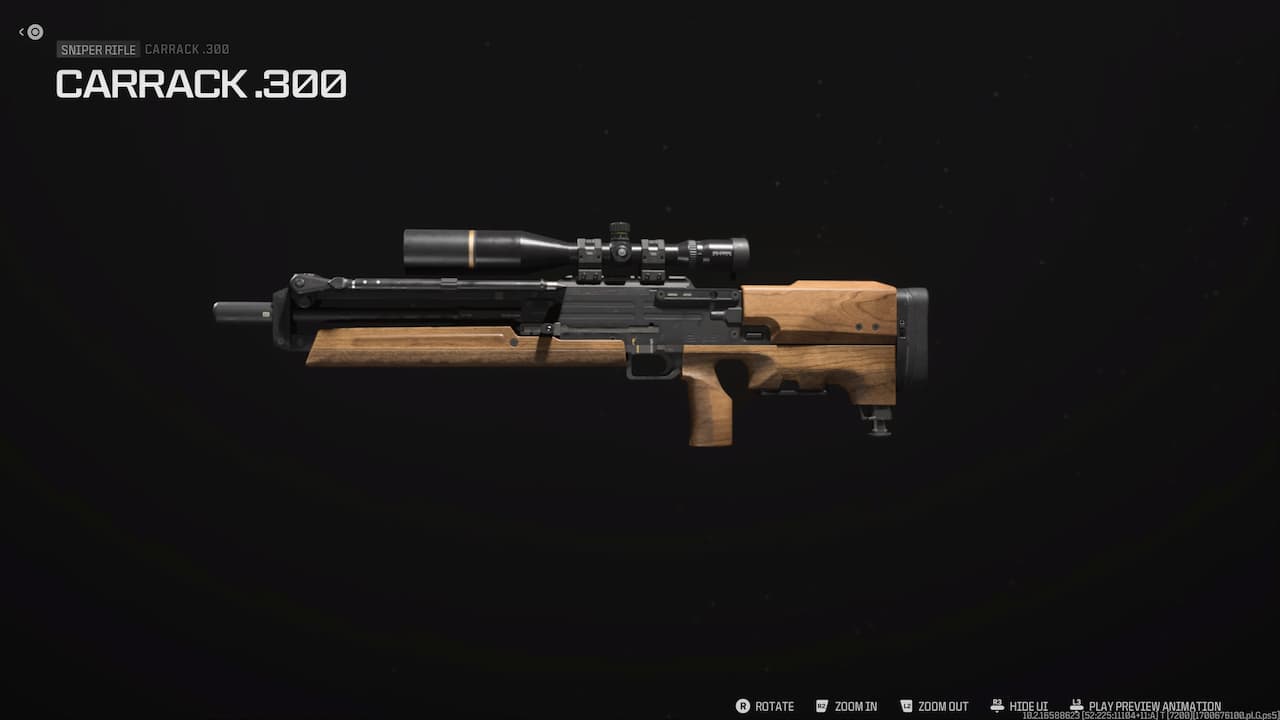Viewport: 1280px width, 720px height.
Task: Enable weapon rotation via Rotate control
Action: (x=773, y=706)
